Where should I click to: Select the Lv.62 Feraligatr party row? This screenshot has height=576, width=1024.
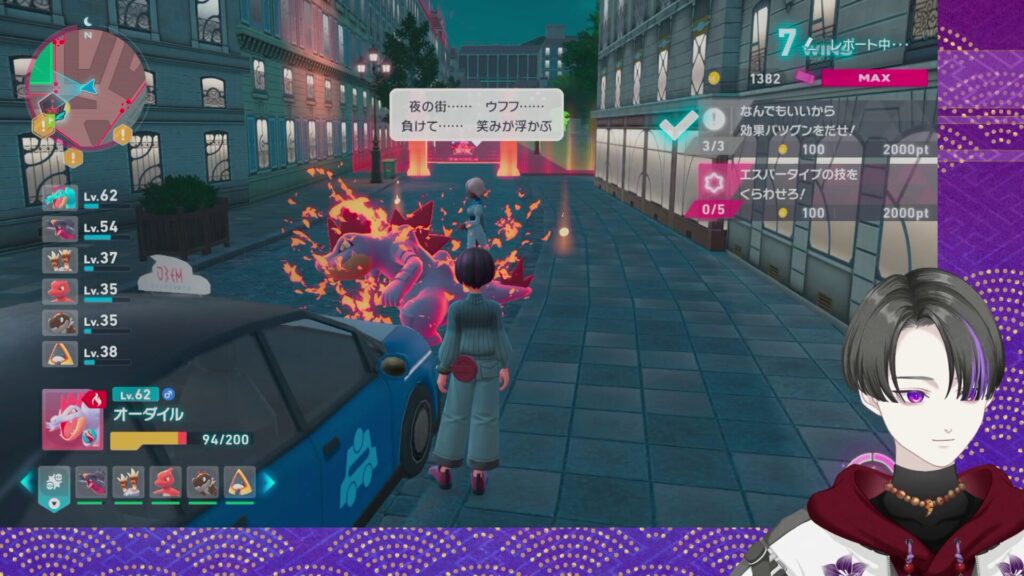click(x=83, y=197)
